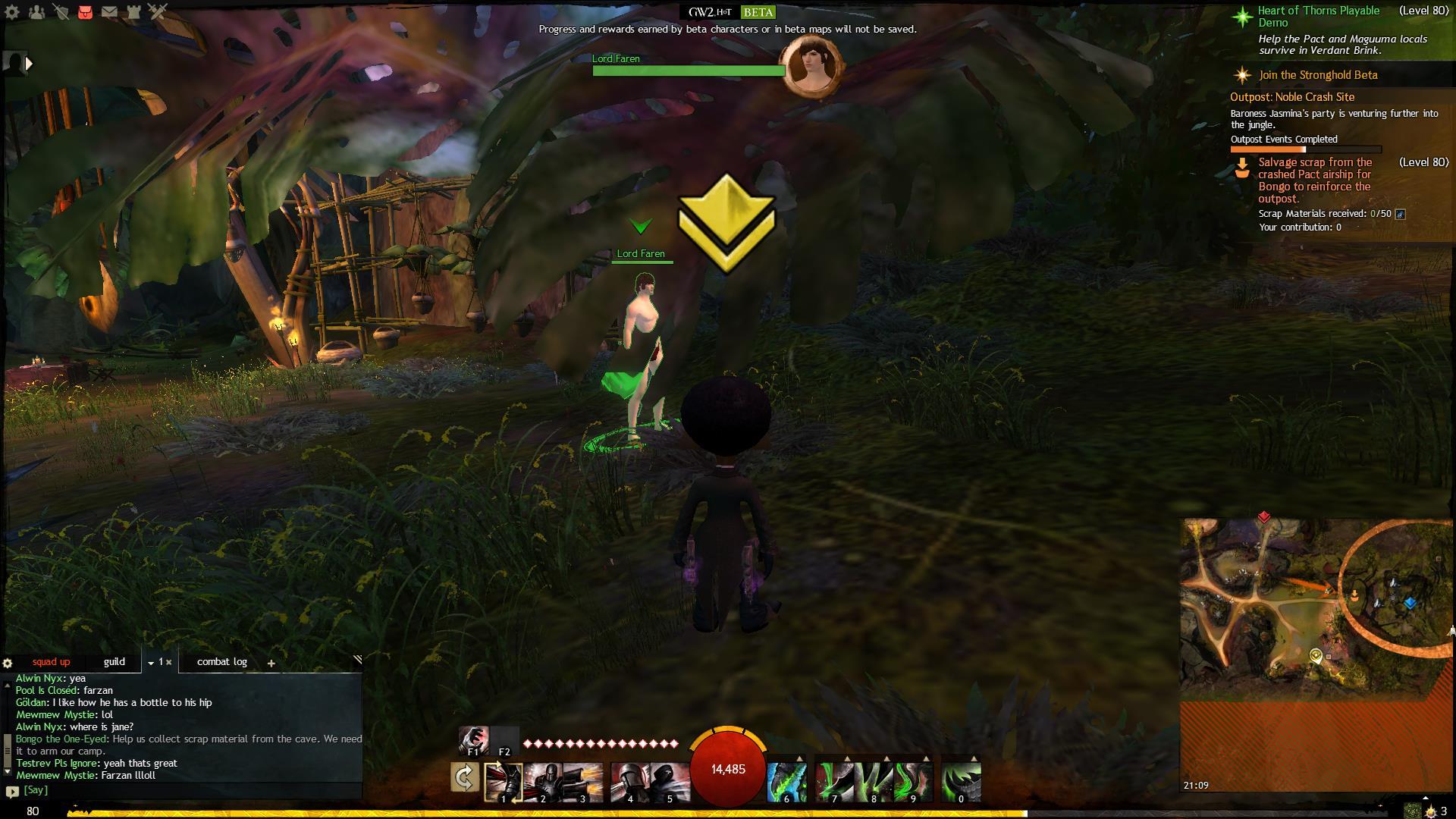Open the contacts and LFG panel
Image resolution: width=1456 pixels, height=819 pixels.
(36, 12)
